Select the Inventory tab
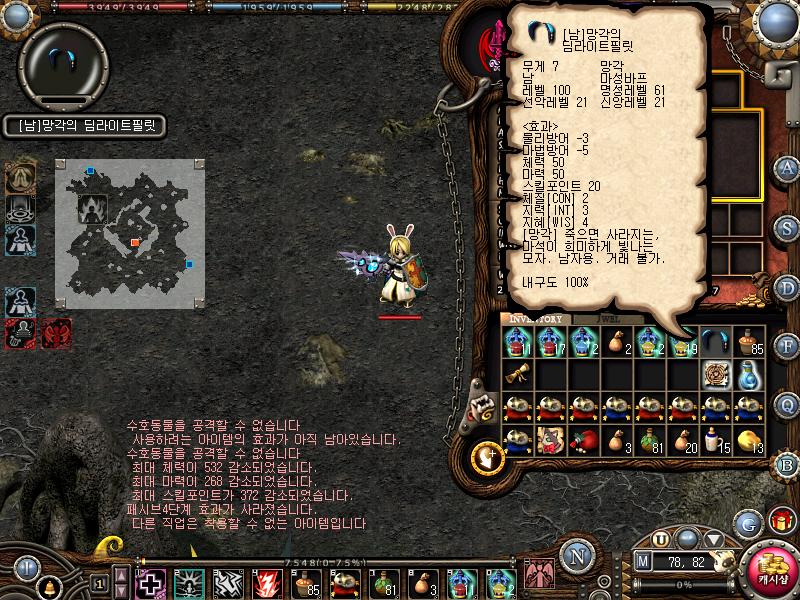800x600 pixels. 536,319
